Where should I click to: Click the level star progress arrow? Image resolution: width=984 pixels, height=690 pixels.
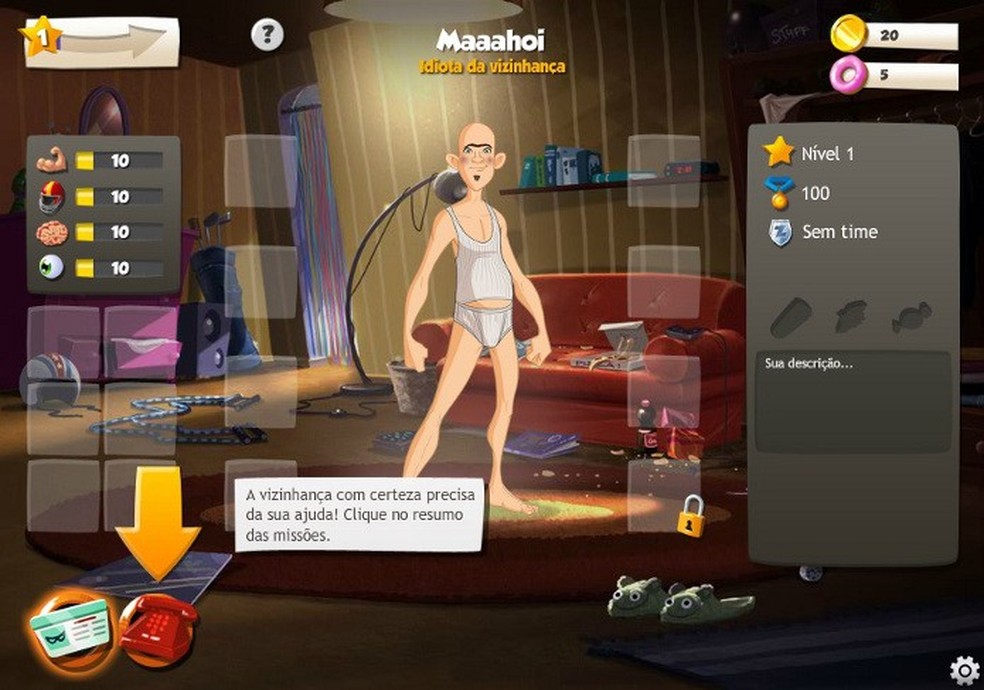(100, 39)
